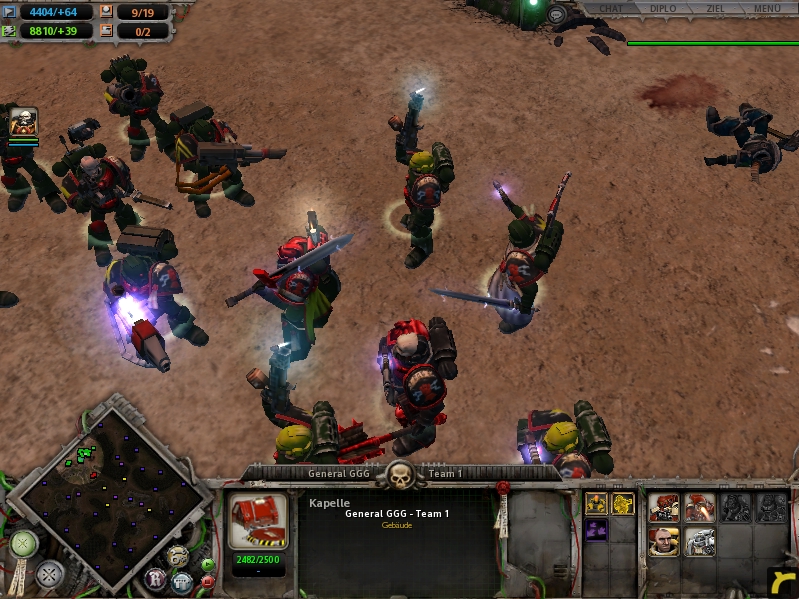Train the white-armored marine unit

[700, 542]
